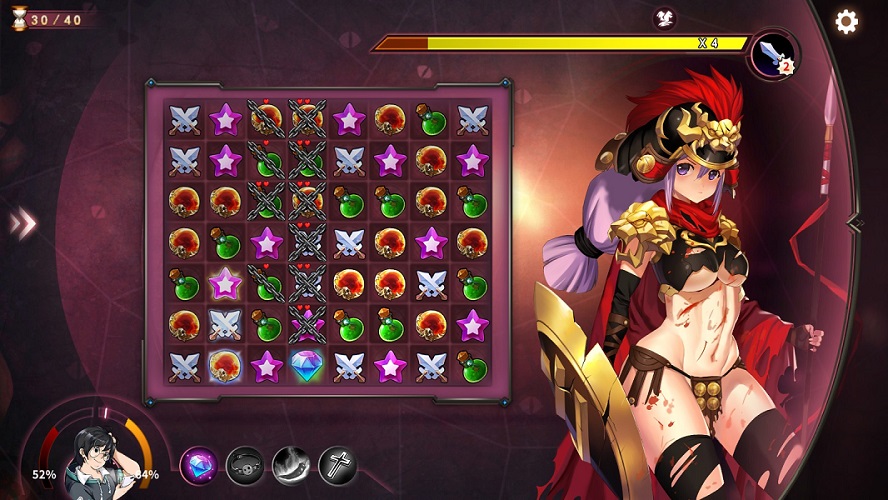Trigger the chili pepper flame skill
The image size is (888, 500).
(291, 465)
